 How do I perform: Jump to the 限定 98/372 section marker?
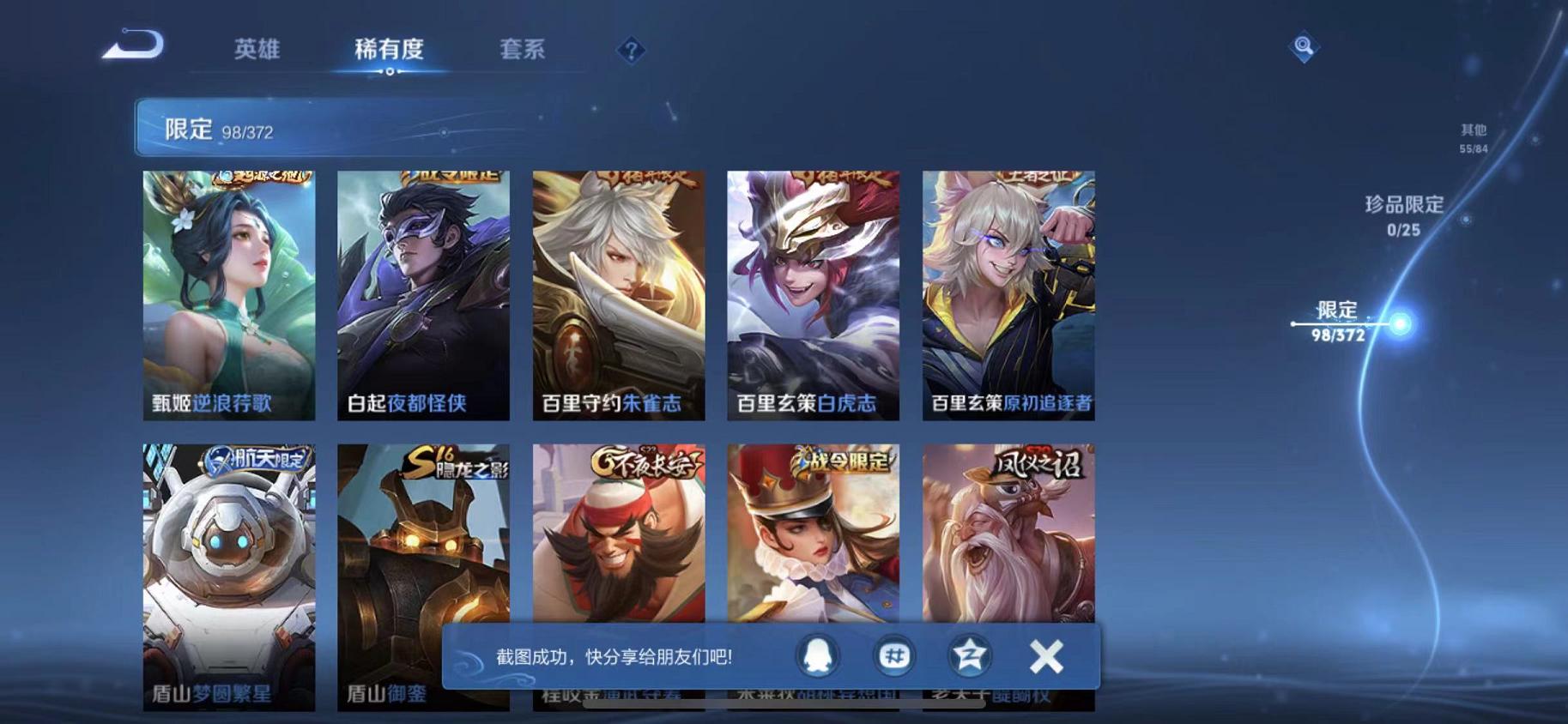point(1342,323)
